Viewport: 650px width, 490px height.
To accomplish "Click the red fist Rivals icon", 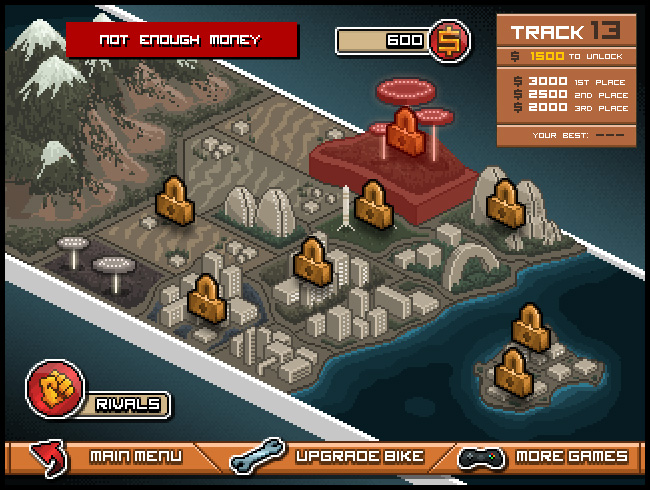I will (x=50, y=386).
